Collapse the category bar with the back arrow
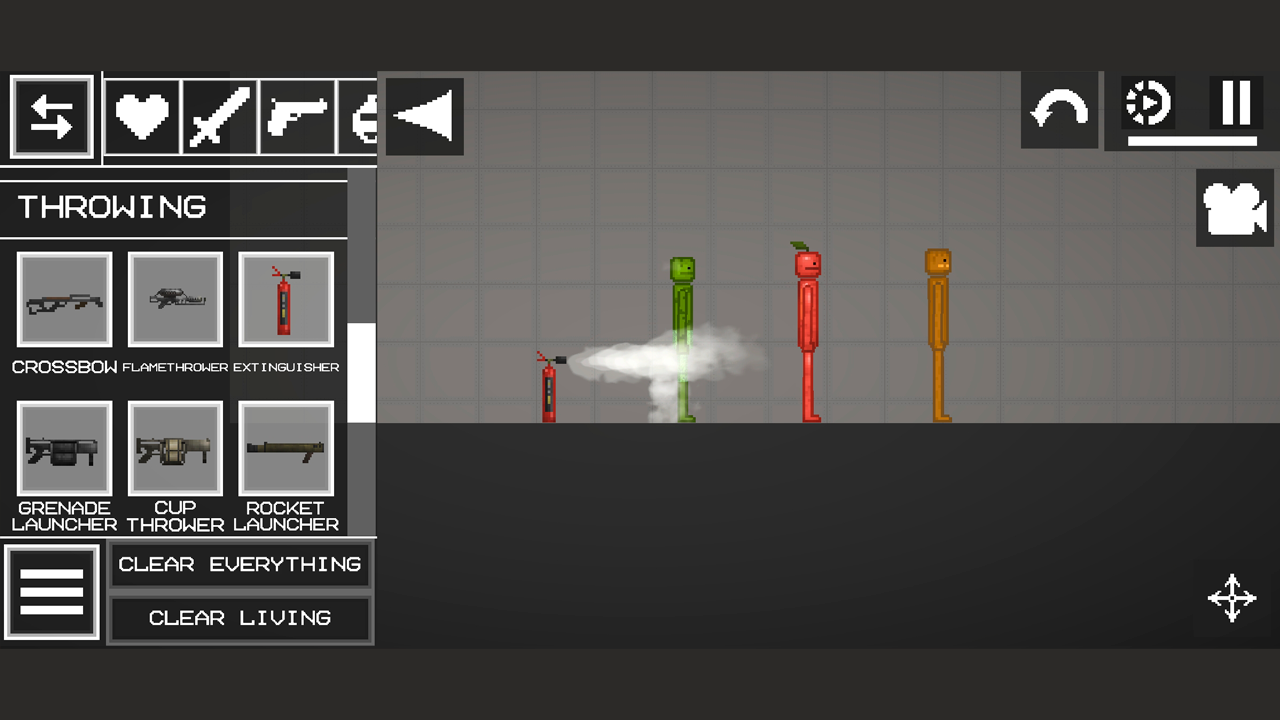 coord(424,116)
